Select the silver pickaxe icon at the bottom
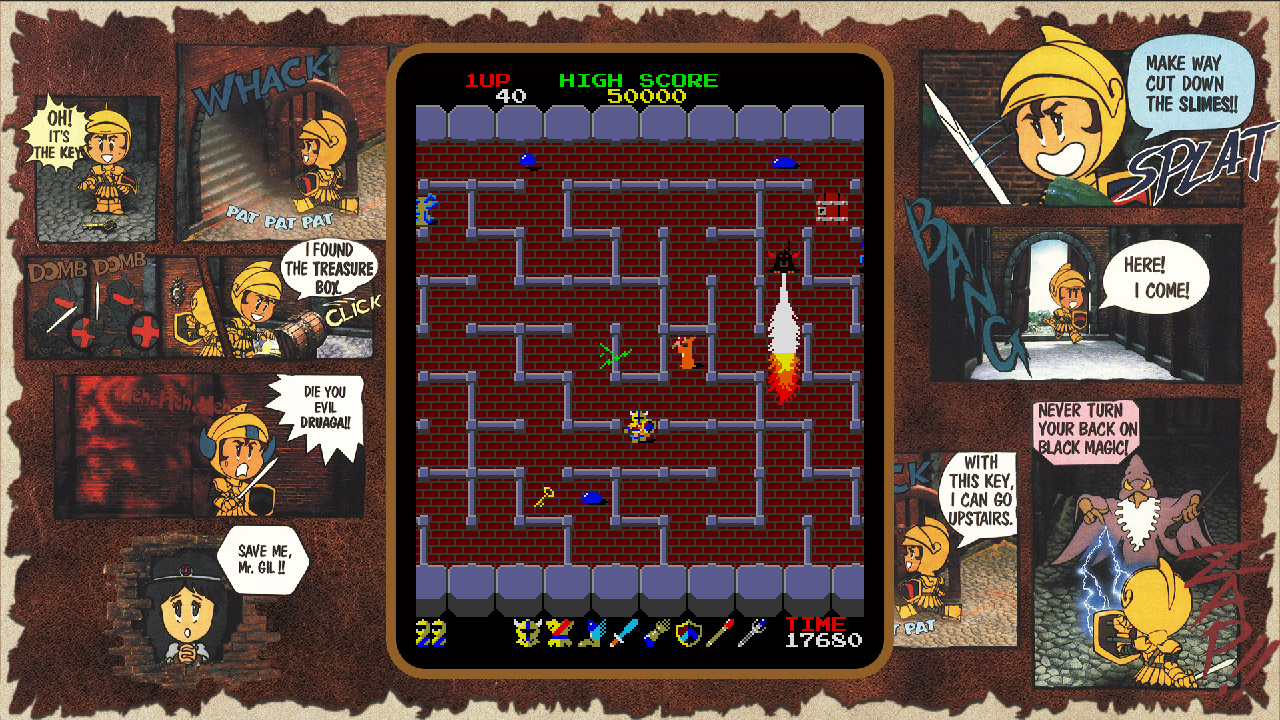Screen dimensions: 1280x720 pos(752,632)
